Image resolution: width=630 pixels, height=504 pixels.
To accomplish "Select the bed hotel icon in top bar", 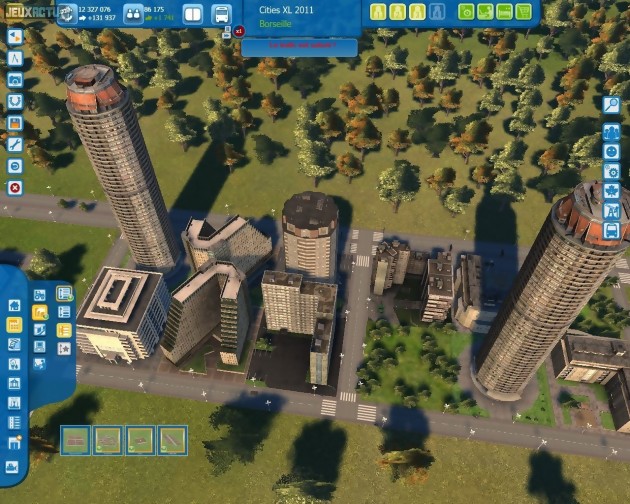I will pos(507,12).
